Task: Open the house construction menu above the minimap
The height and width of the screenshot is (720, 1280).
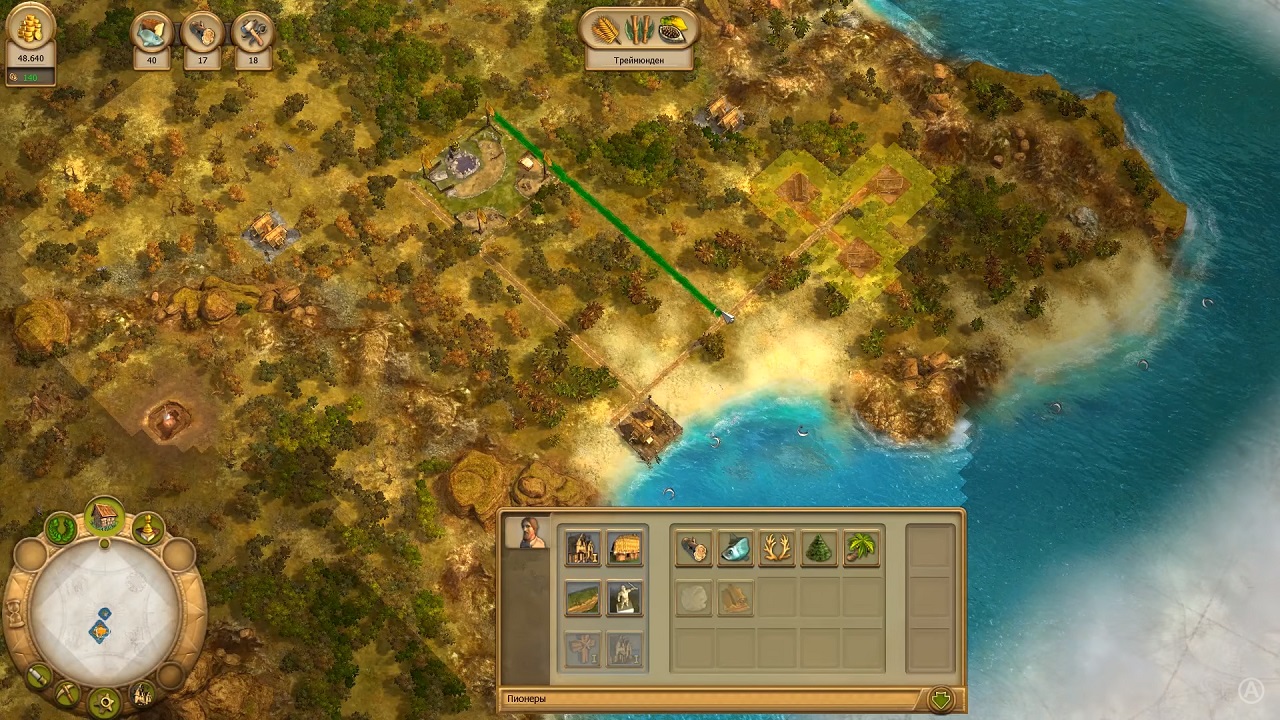Action: pos(104,517)
